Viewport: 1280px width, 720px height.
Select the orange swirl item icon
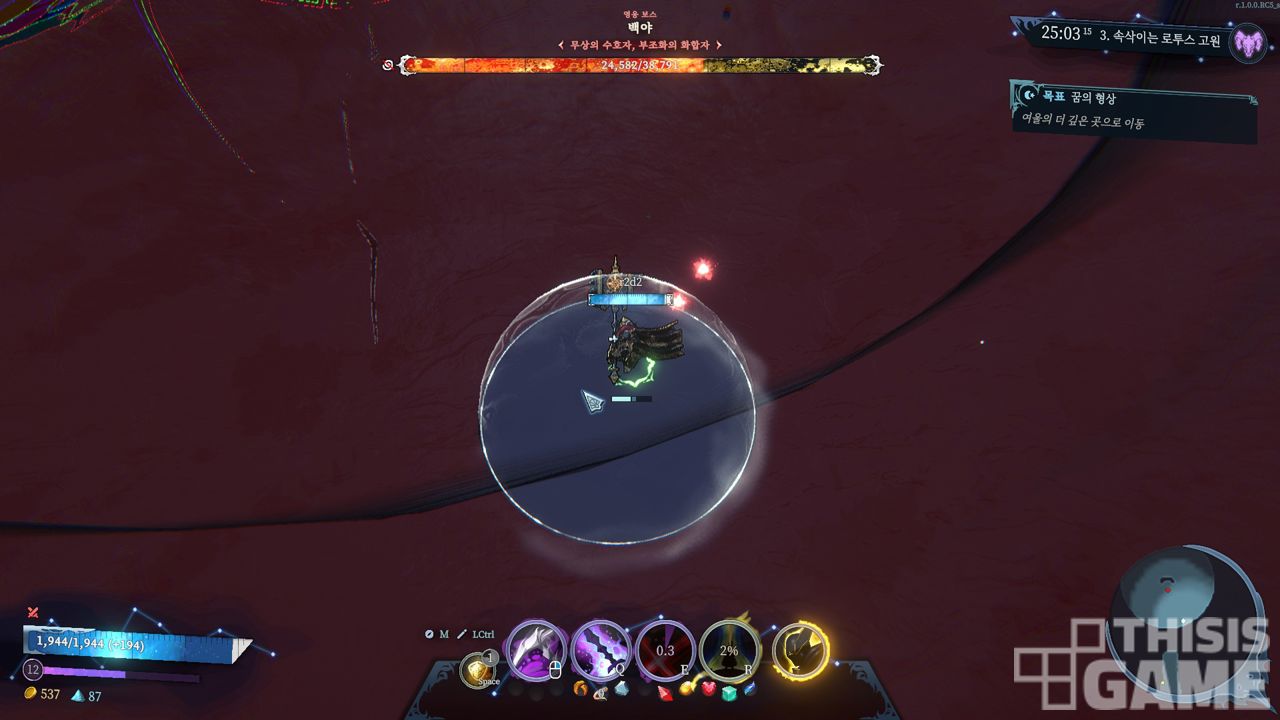580,688
